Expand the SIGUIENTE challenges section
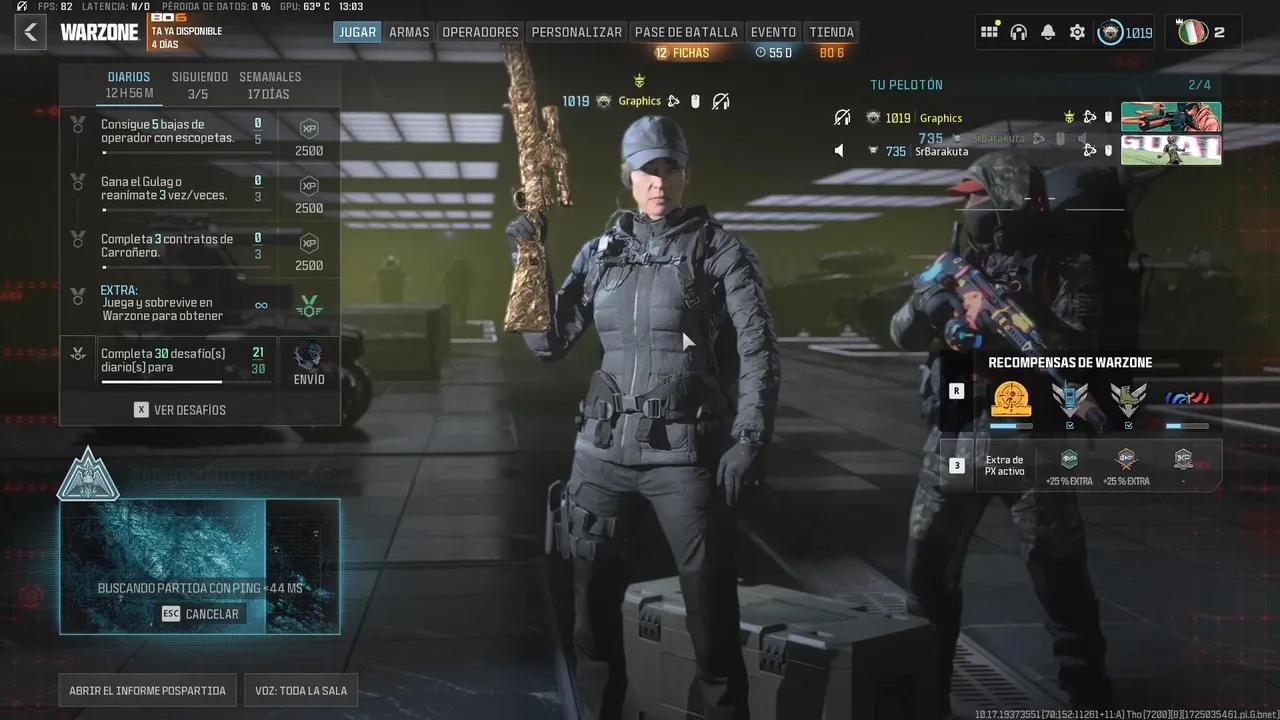 (198, 83)
